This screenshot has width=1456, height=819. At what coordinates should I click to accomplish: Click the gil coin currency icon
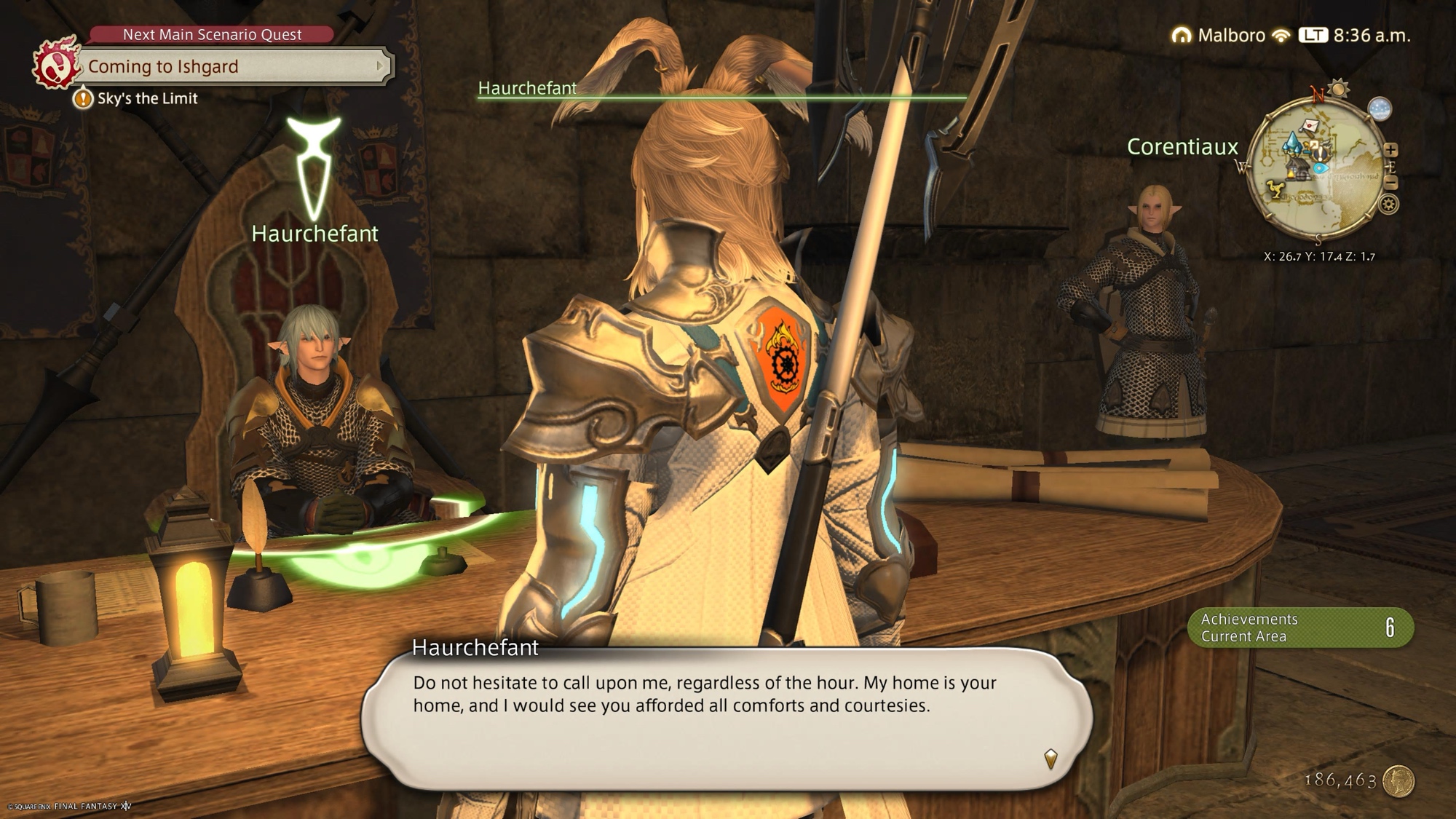1398,781
